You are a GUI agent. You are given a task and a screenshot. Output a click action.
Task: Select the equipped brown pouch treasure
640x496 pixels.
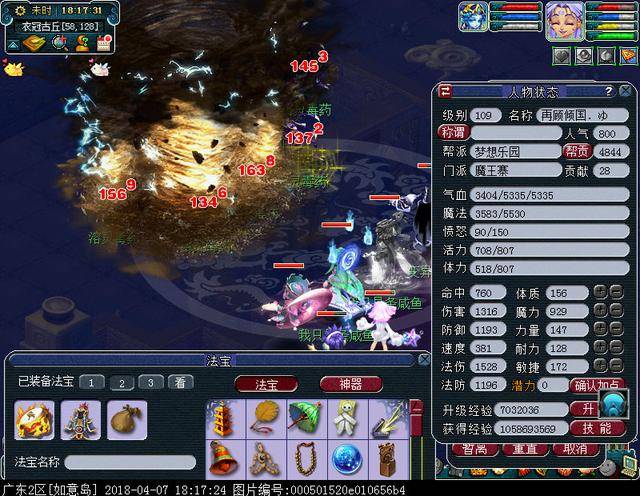127,420
